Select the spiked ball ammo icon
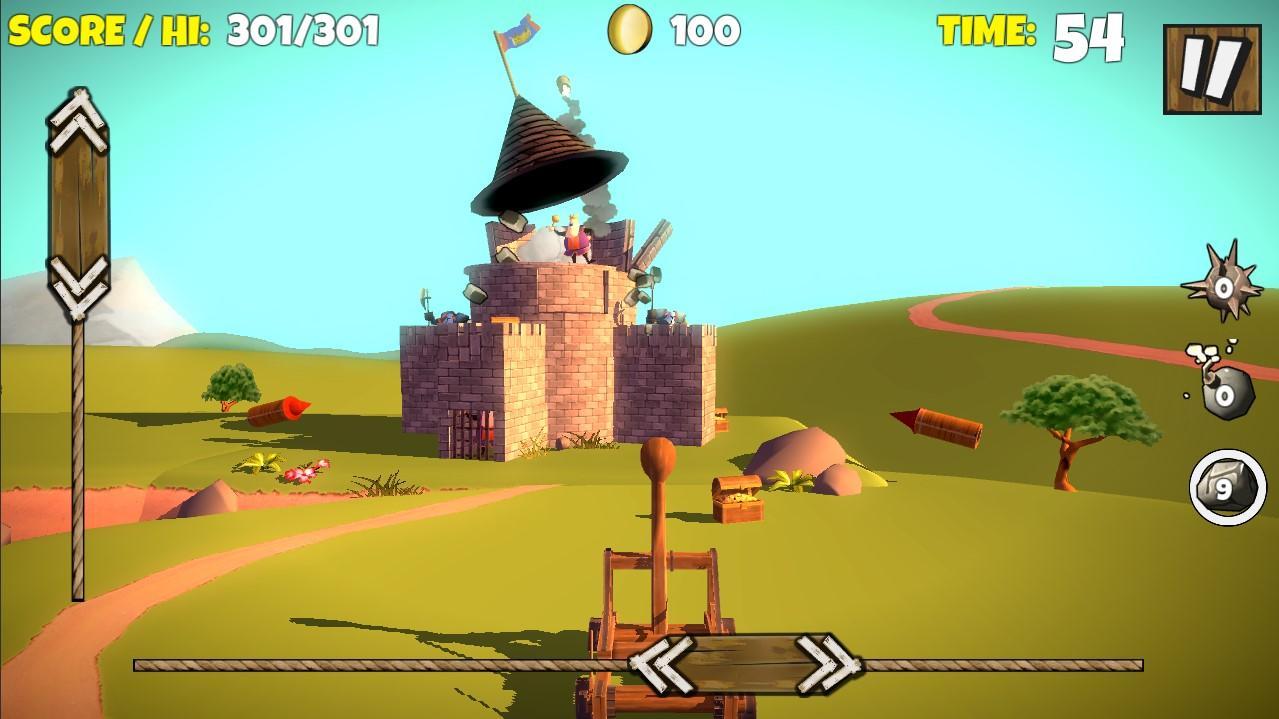 pyautogui.click(x=1222, y=285)
